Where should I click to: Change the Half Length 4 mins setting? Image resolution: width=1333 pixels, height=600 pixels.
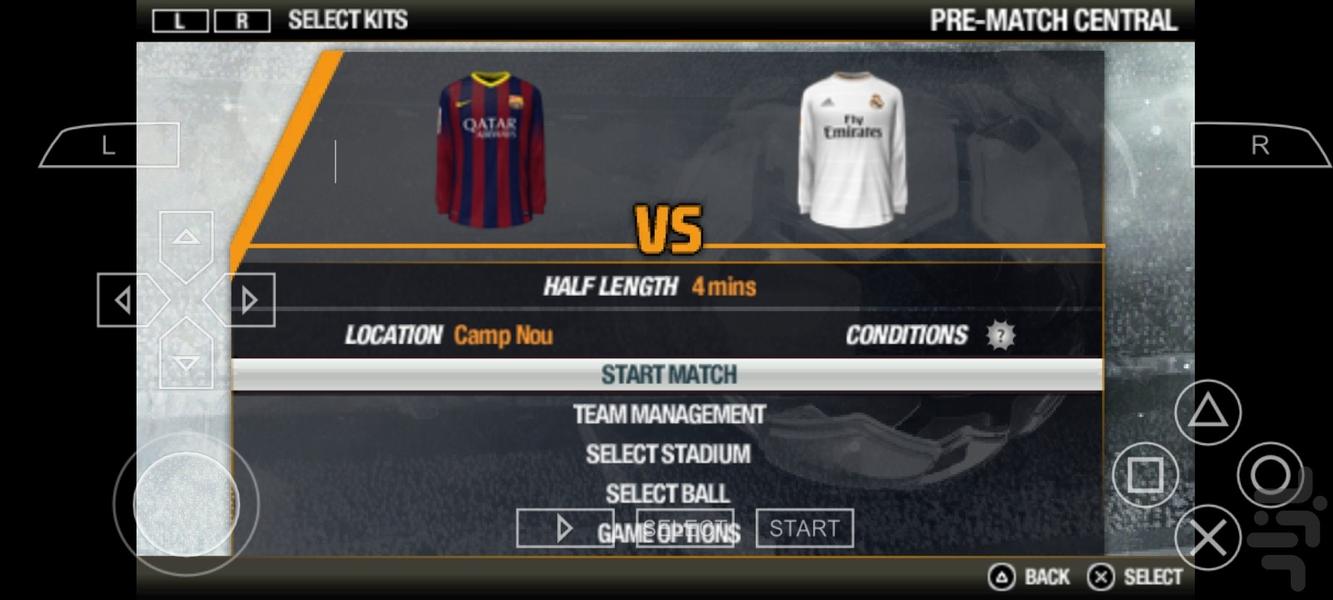click(723, 287)
